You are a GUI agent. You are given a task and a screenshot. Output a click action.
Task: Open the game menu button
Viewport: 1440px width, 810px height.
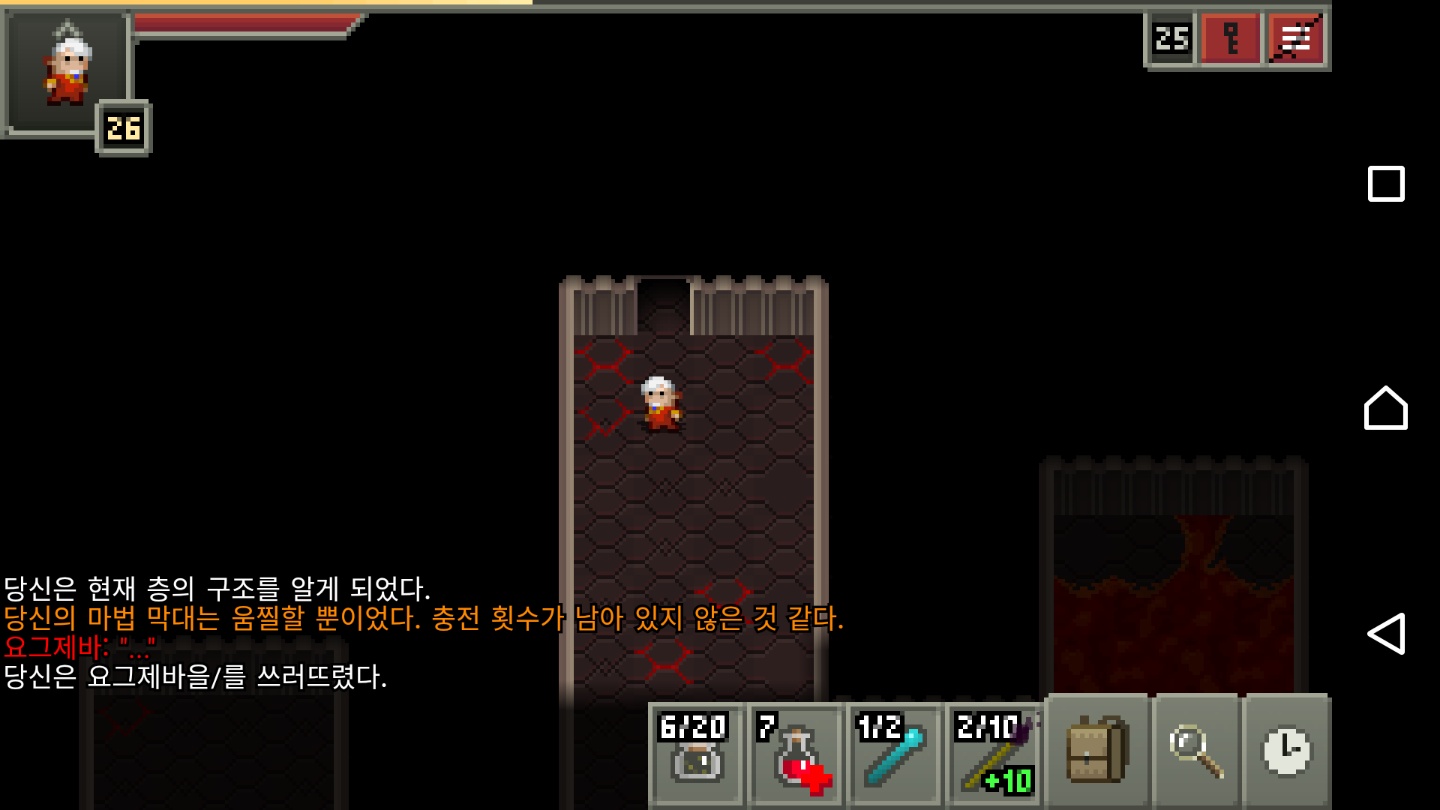point(1296,40)
